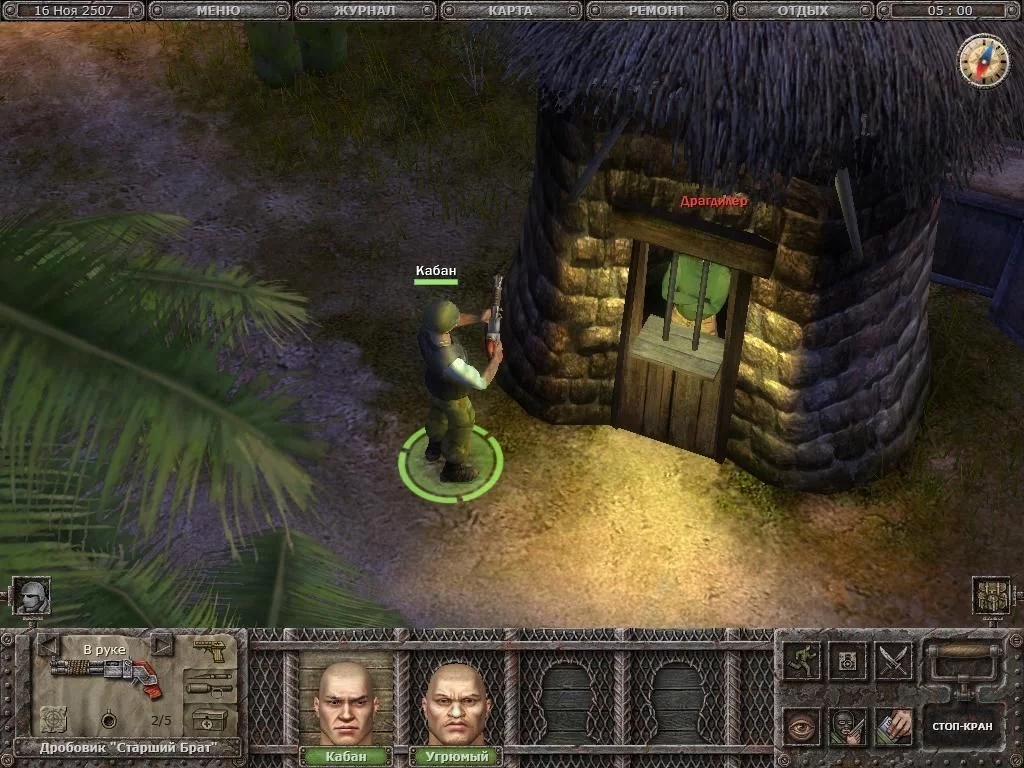
Task: Open the МЕНЮ game menu
Action: pyautogui.click(x=217, y=11)
